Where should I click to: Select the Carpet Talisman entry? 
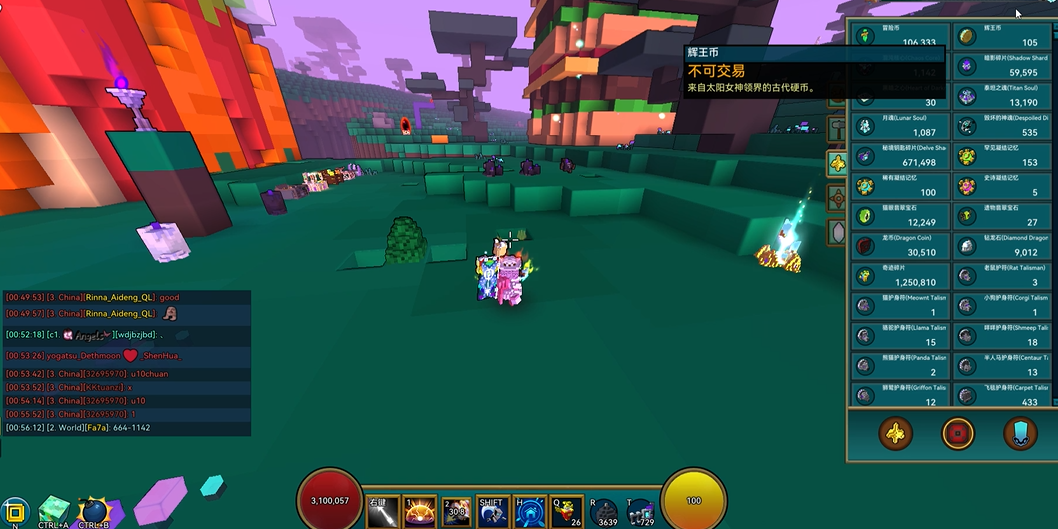point(1000,395)
